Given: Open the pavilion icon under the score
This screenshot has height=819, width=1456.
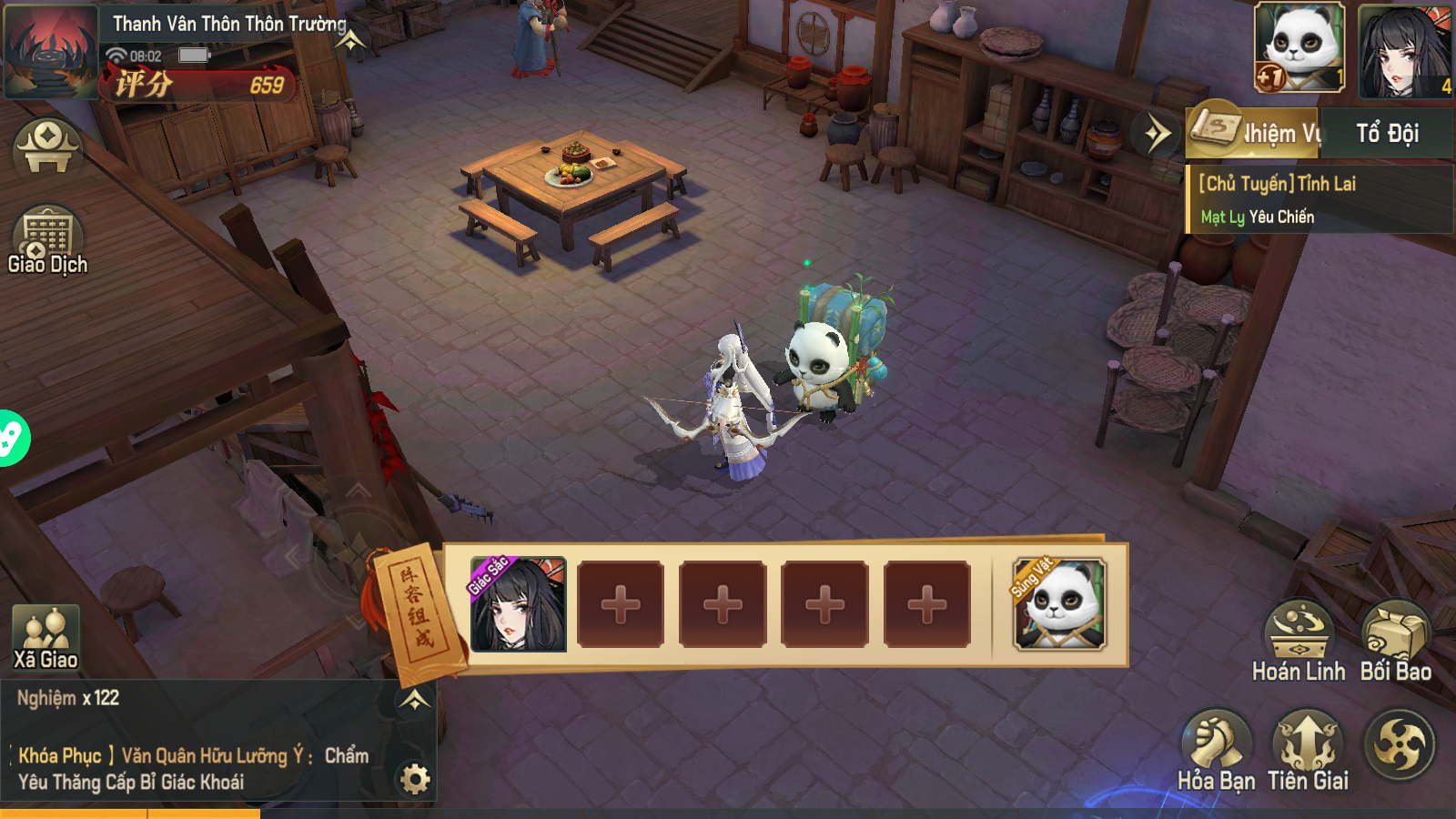Looking at the screenshot, I should pyautogui.click(x=47, y=147).
